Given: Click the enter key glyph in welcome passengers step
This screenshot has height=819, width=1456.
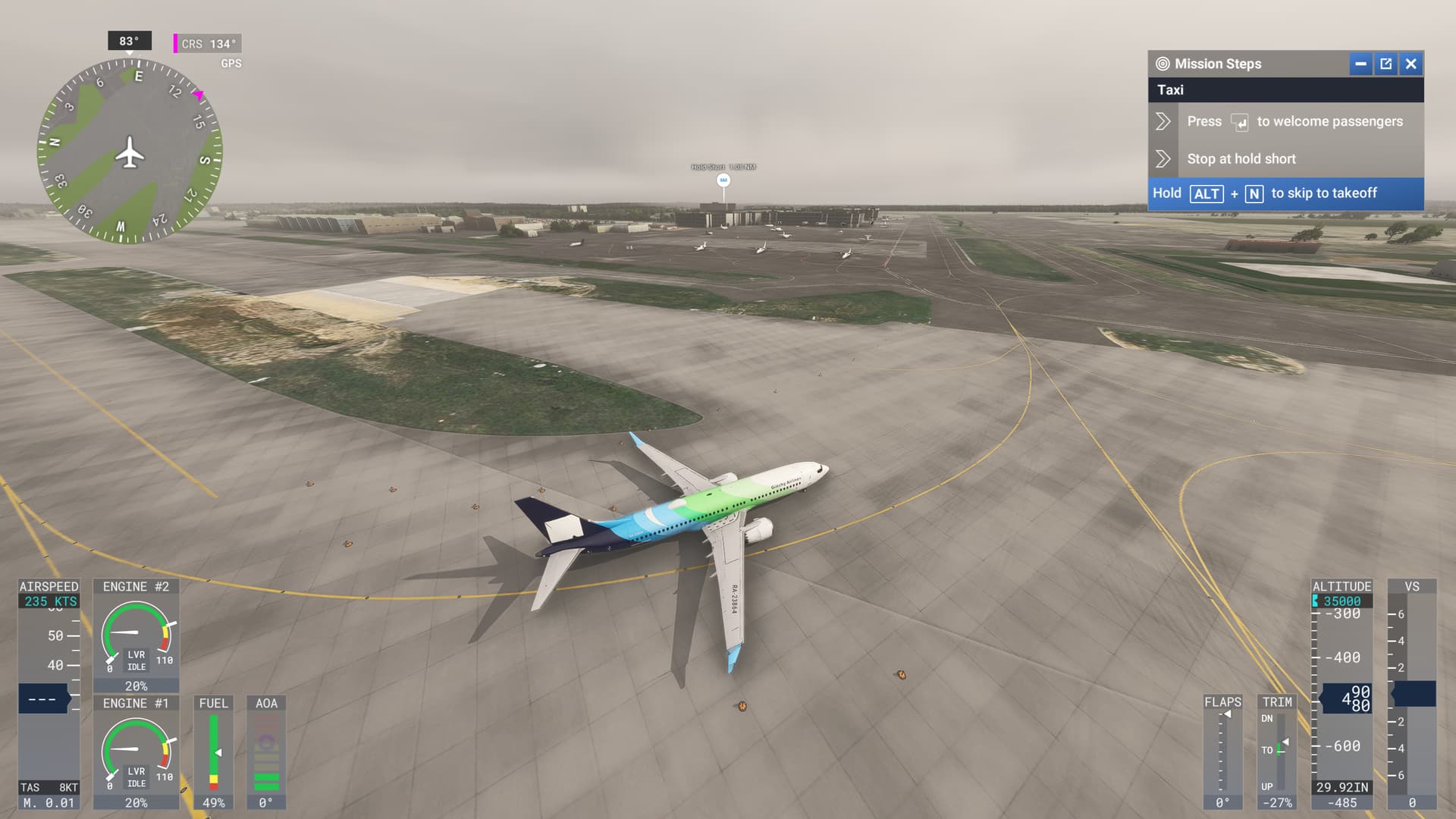Looking at the screenshot, I should [1239, 122].
